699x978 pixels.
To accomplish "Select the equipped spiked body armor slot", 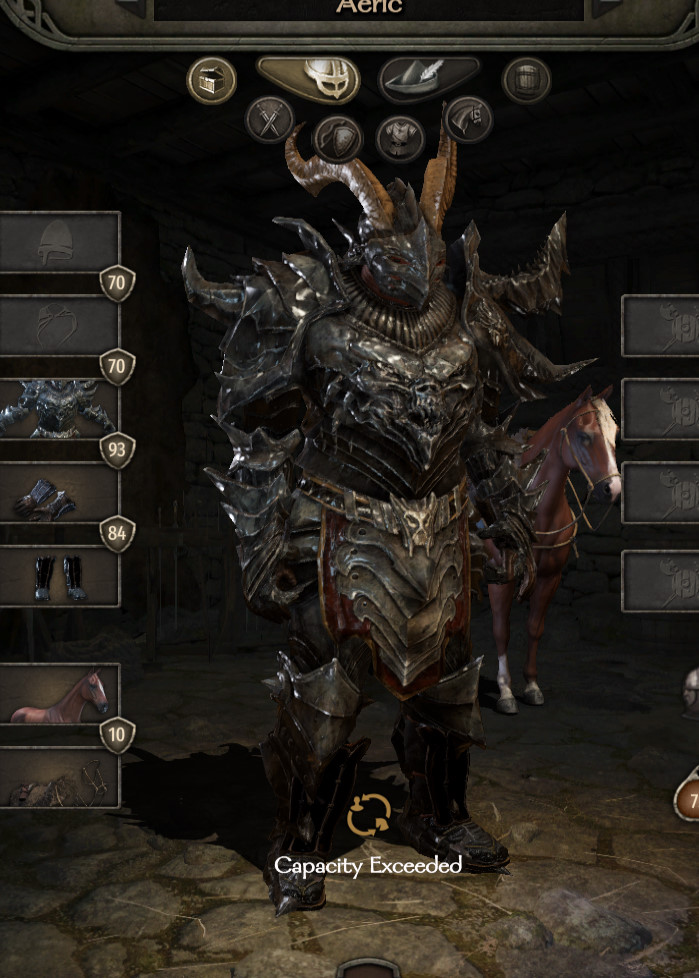I will [58, 409].
